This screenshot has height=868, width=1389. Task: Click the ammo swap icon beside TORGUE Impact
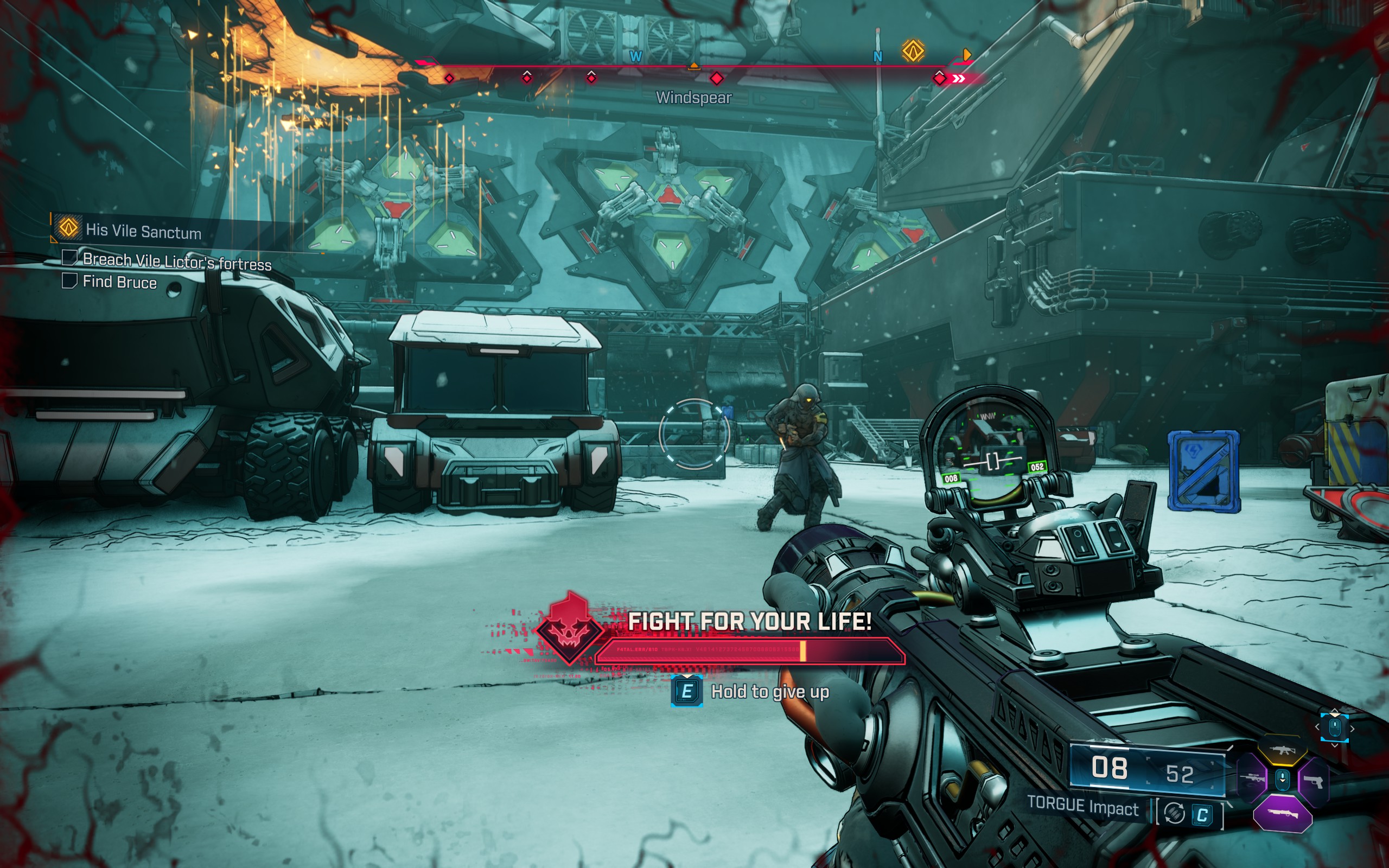[x=1174, y=813]
